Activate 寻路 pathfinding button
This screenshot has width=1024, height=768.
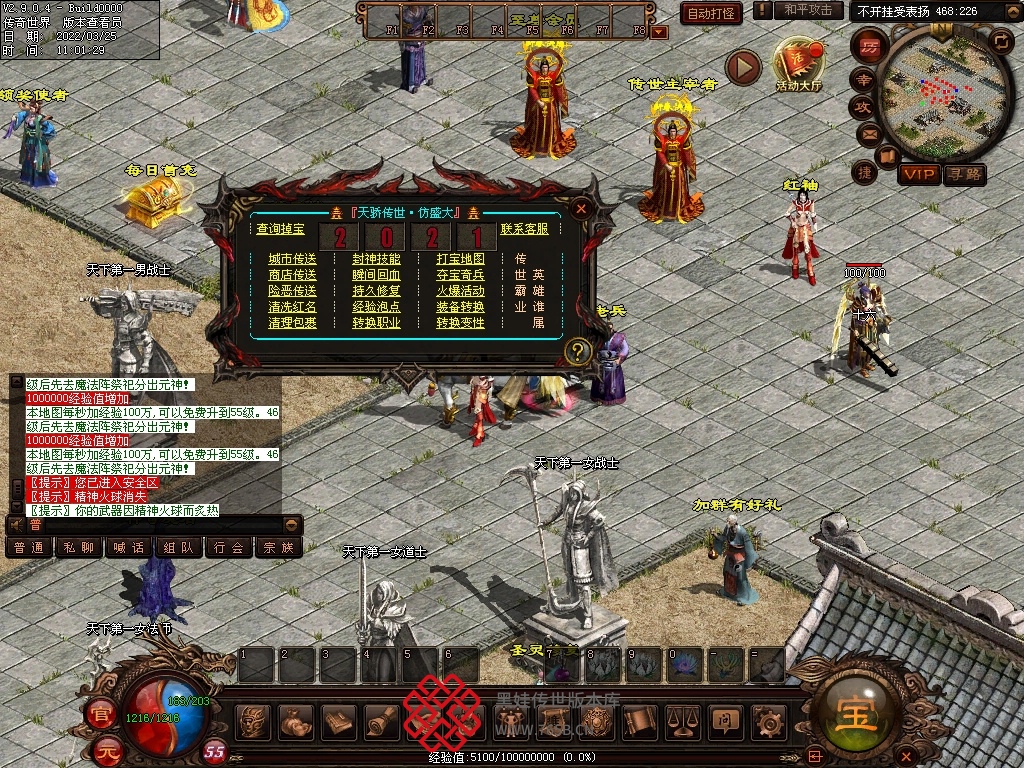coord(964,174)
